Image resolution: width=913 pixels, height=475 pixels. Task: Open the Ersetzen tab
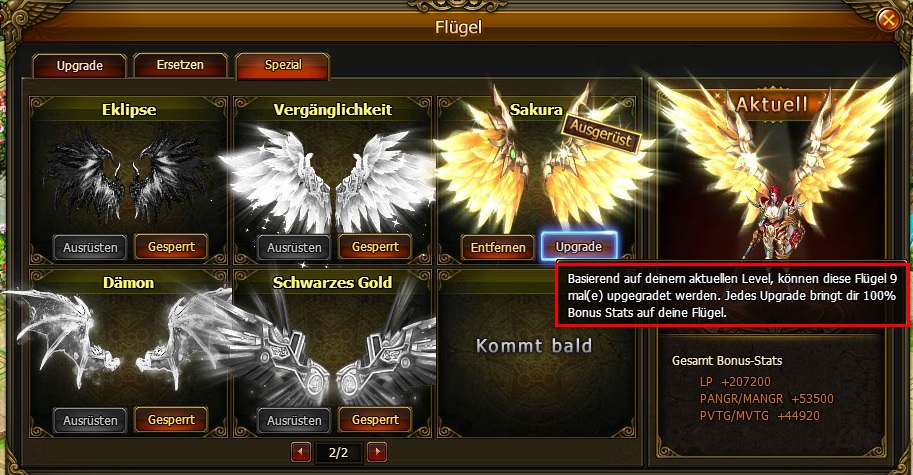coord(180,66)
